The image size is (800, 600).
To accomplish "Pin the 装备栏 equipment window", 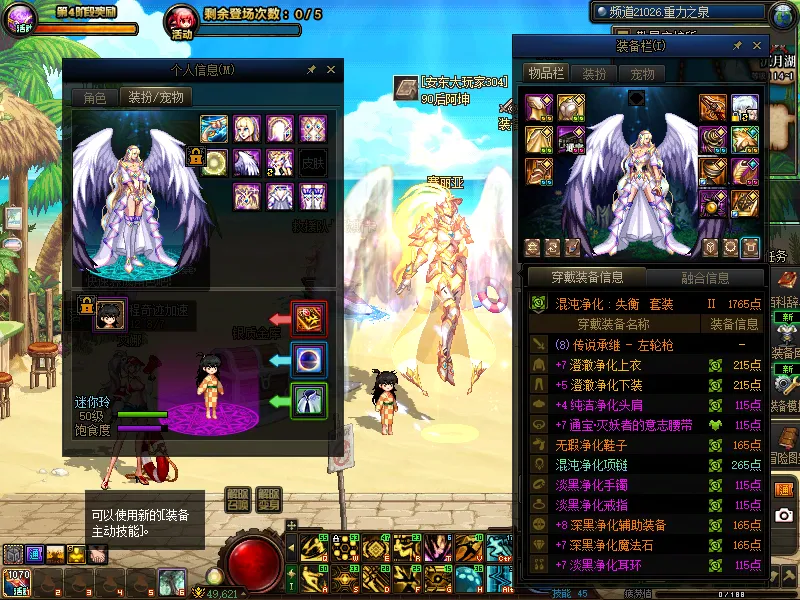I will [737, 46].
